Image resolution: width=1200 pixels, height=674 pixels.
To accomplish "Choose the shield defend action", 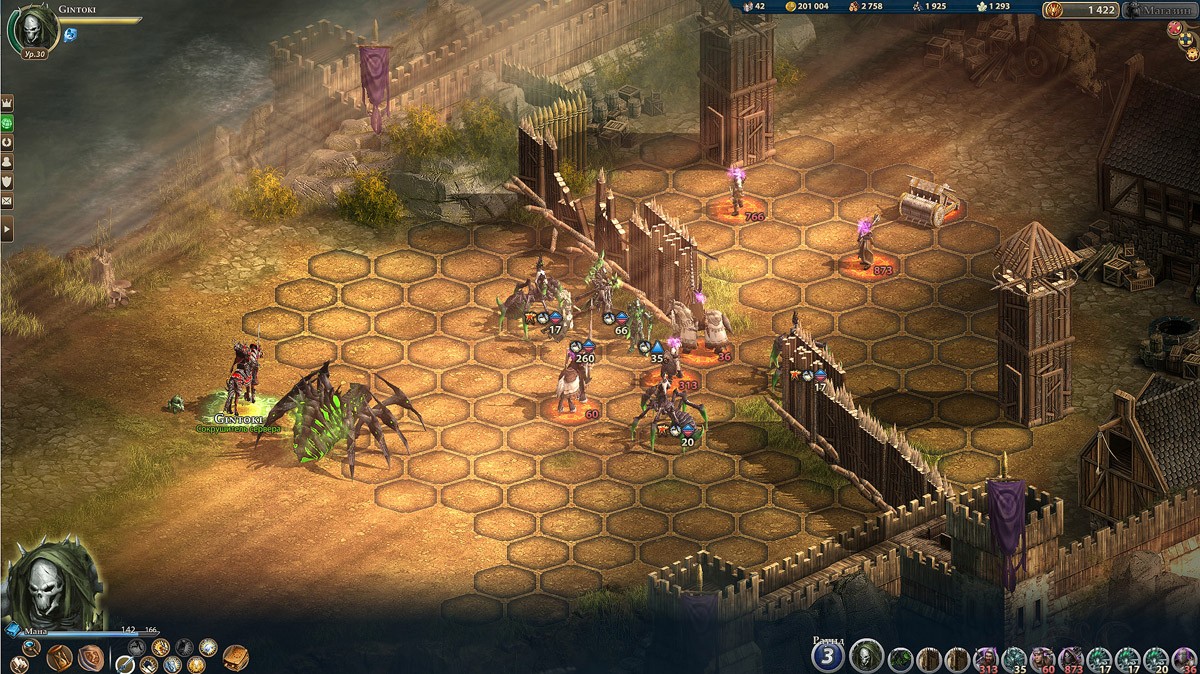I will (x=91, y=657).
